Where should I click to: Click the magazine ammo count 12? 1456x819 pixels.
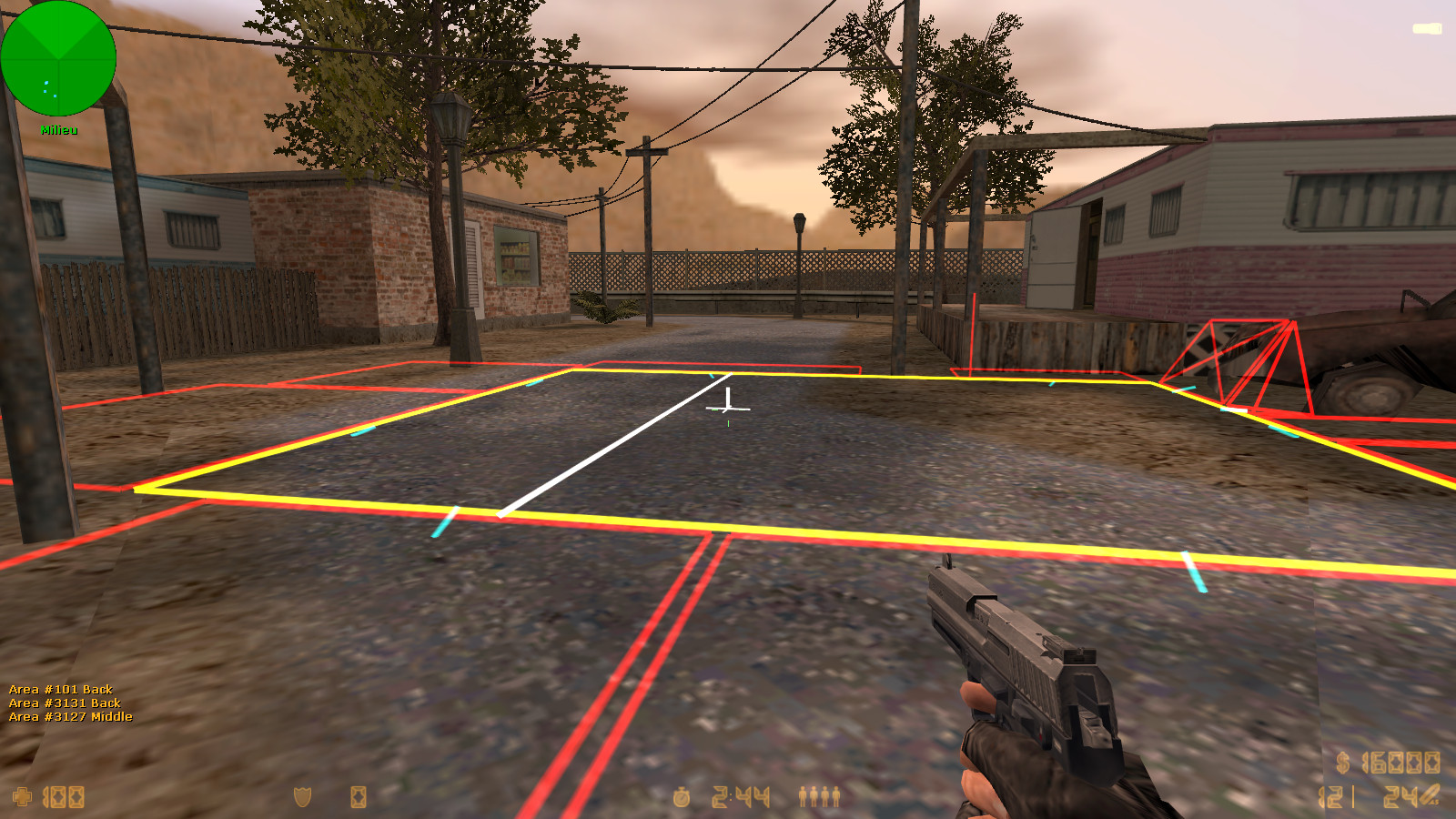coord(1330,799)
